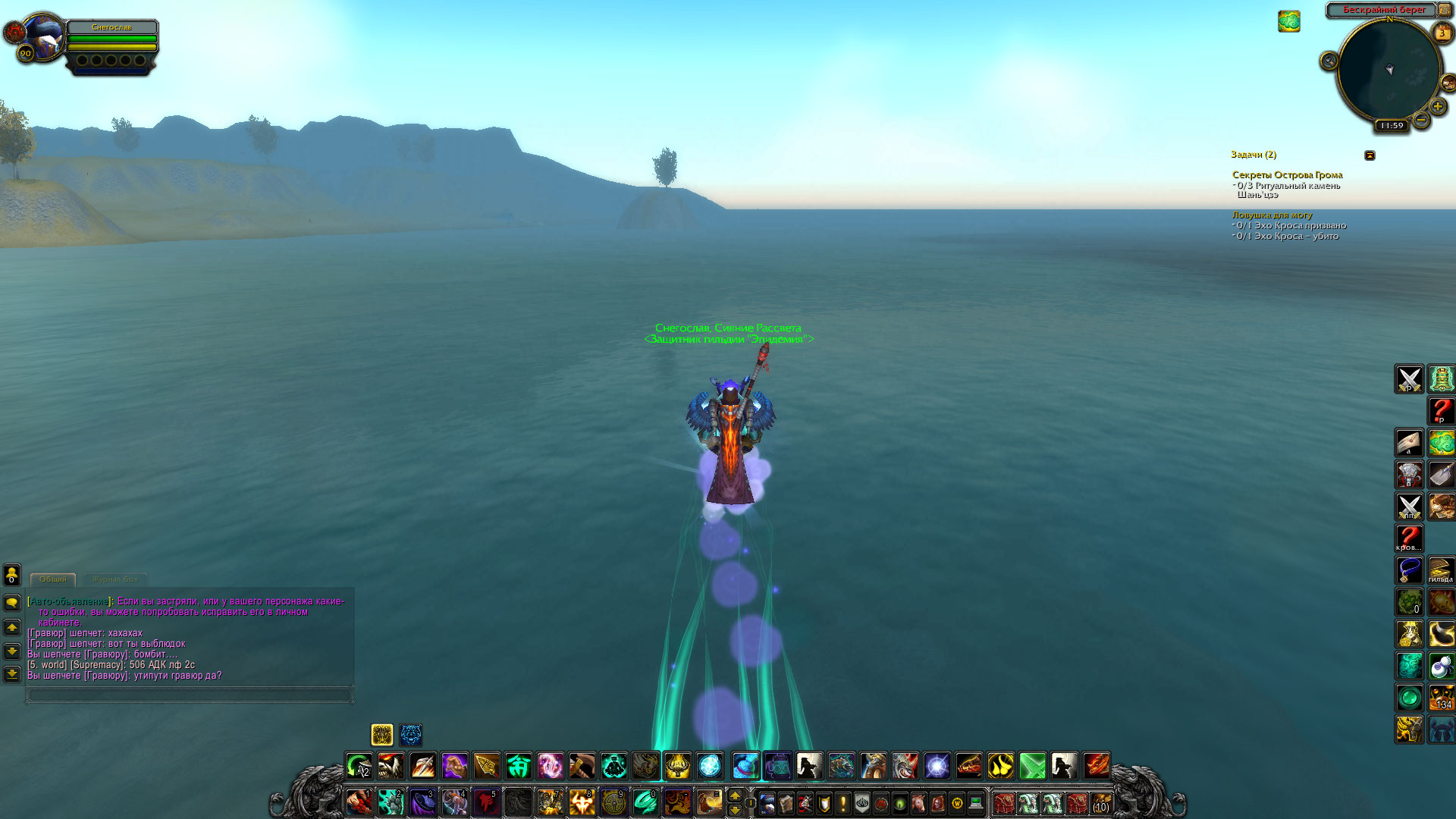Open the calendar showing day 3
The width and height of the screenshot is (1456, 819).
[1442, 33]
